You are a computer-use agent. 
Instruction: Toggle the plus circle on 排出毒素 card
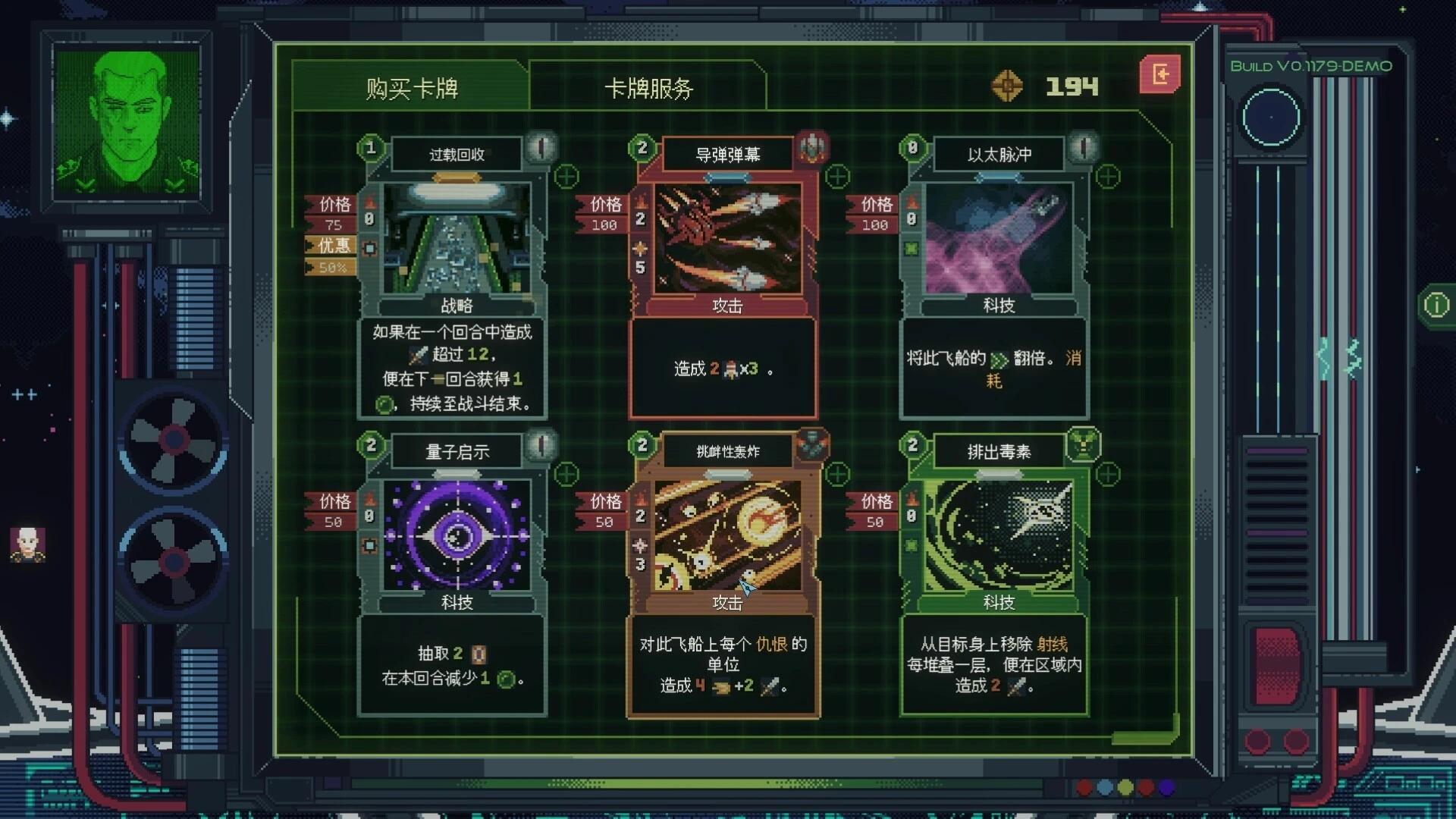[1107, 474]
